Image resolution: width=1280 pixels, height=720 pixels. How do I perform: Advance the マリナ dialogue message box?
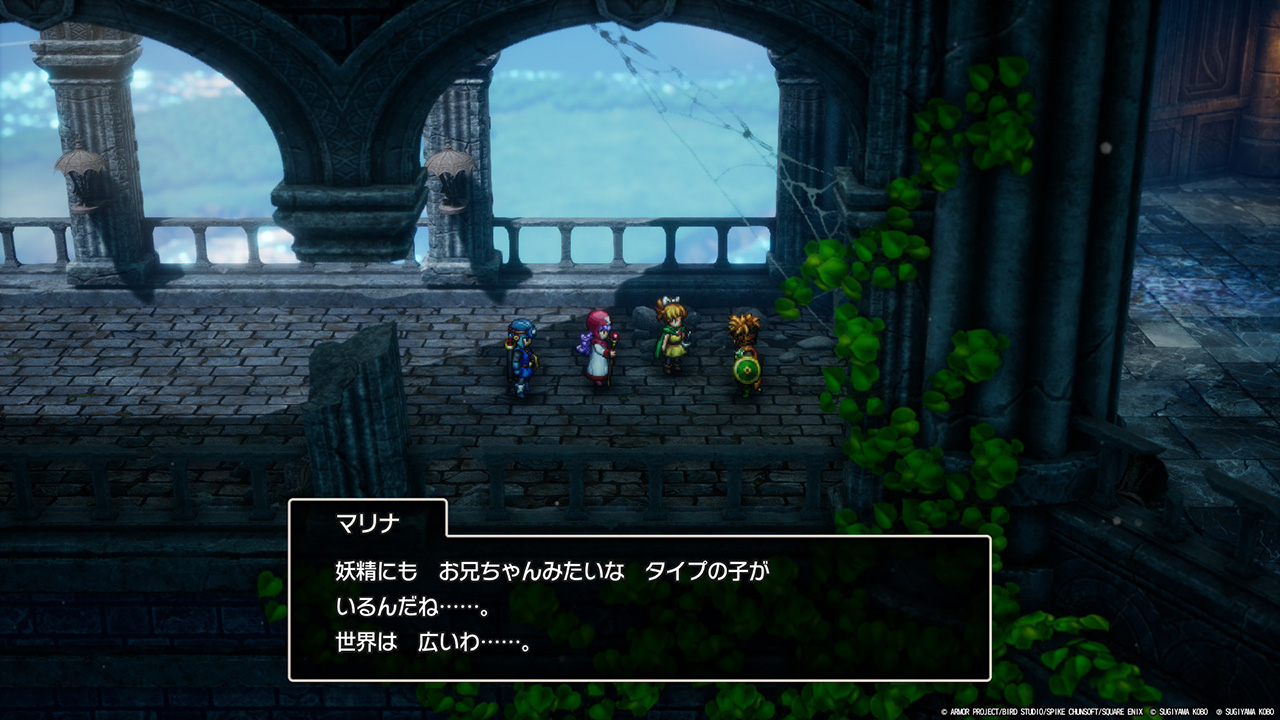(x=639, y=607)
